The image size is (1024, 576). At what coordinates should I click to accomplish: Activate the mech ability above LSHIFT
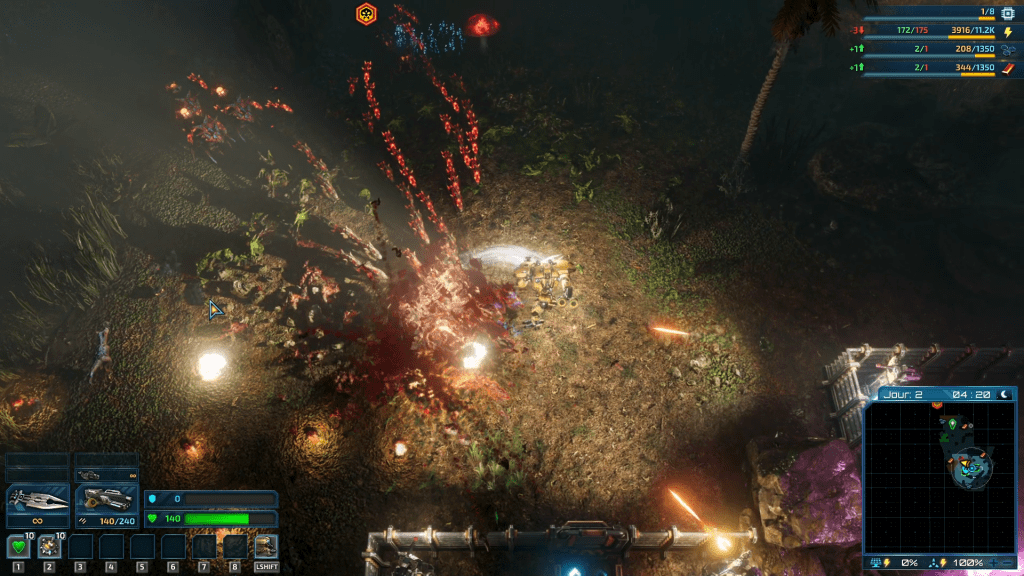(266, 546)
